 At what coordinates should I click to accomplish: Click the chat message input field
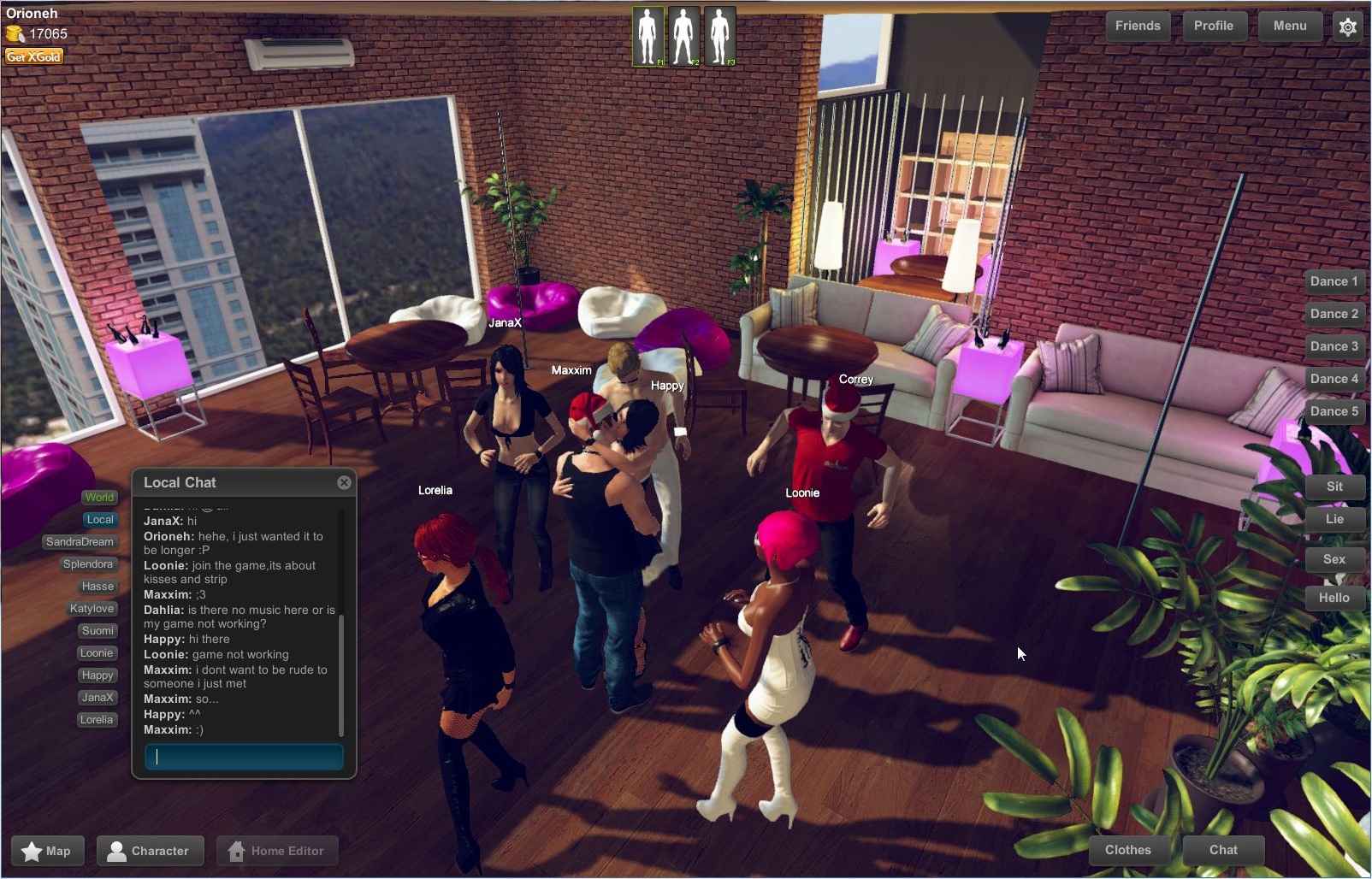(243, 757)
